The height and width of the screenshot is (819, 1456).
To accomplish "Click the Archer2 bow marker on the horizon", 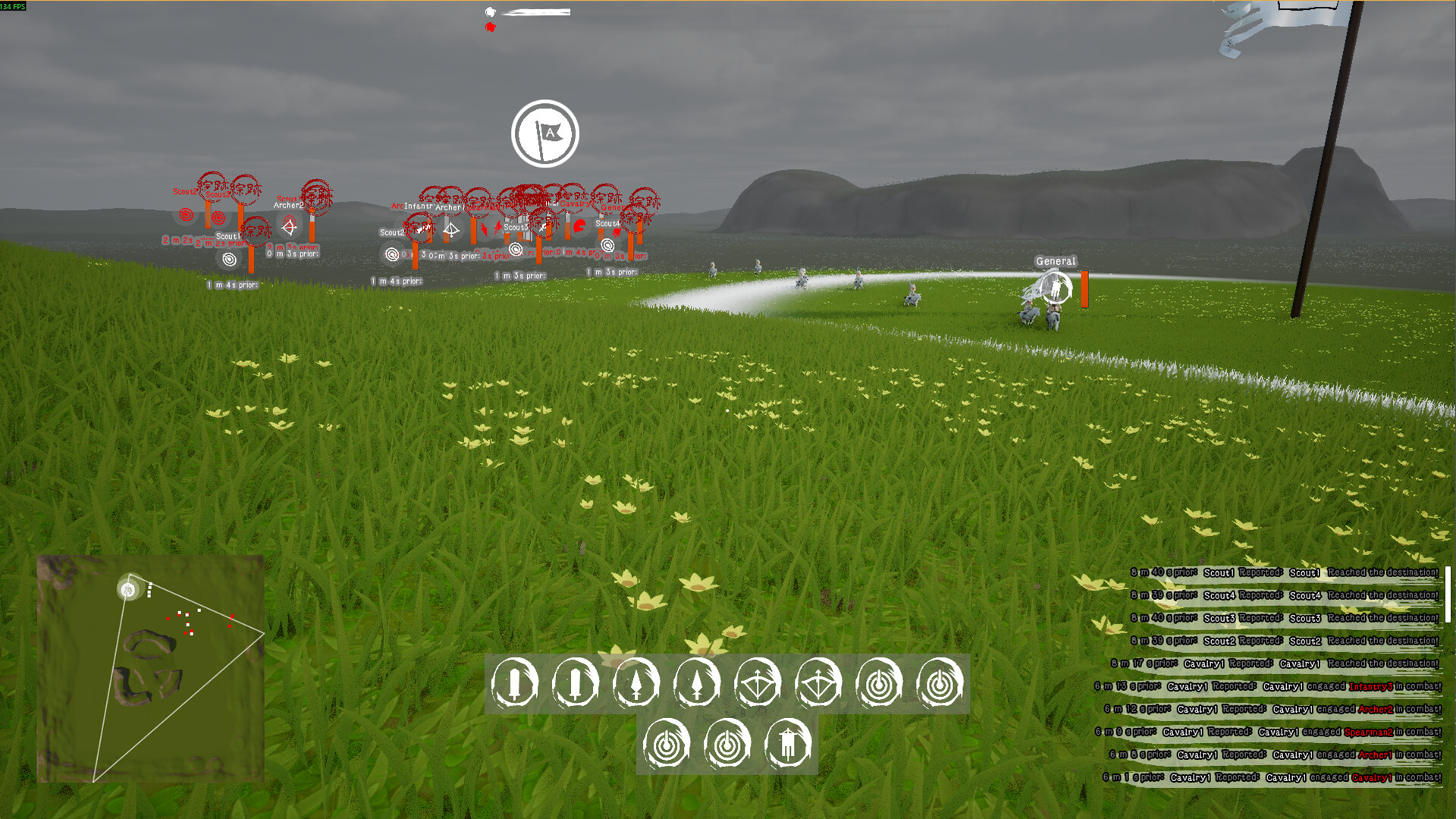I will coord(289,225).
